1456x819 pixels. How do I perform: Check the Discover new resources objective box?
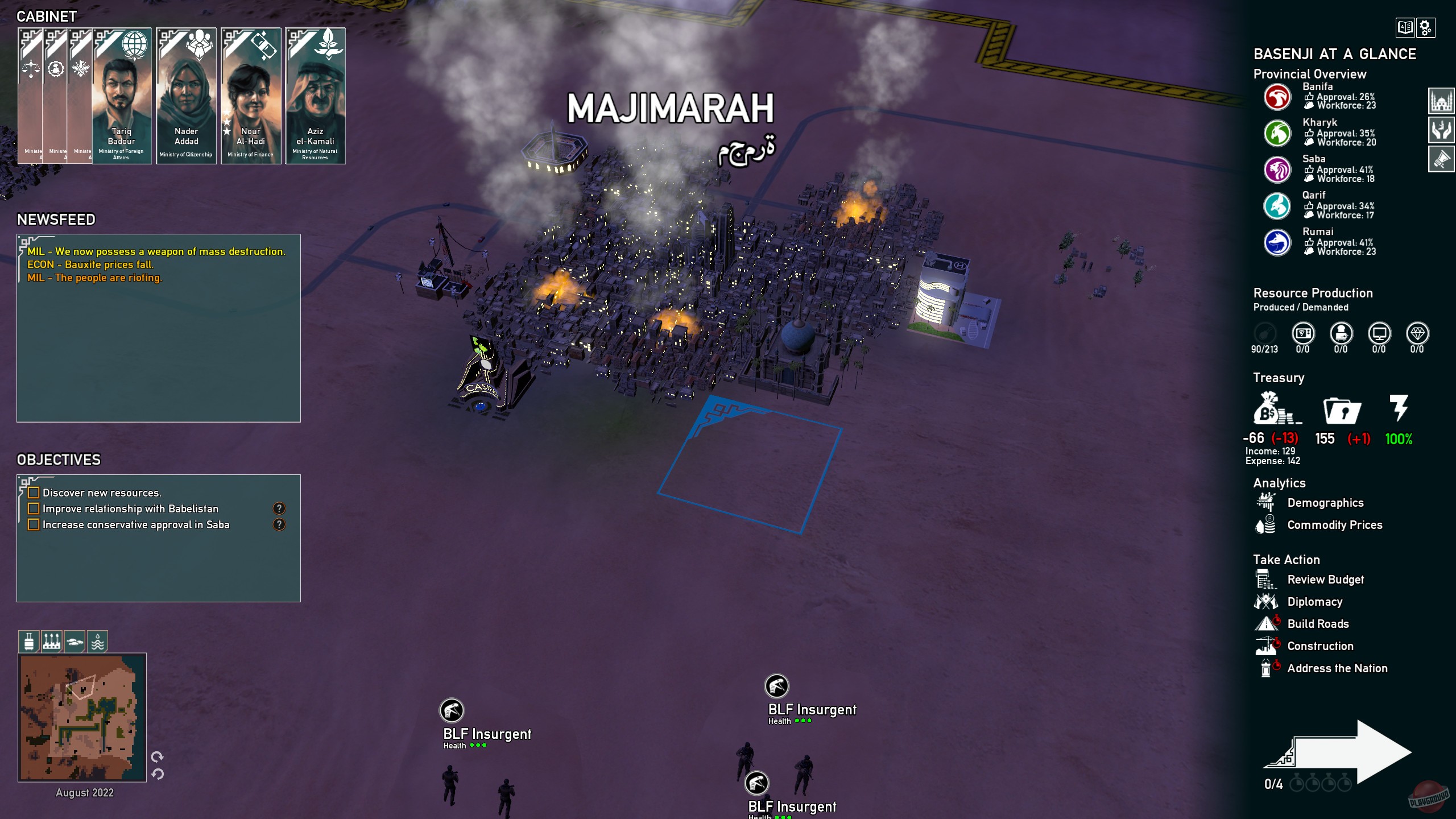pyautogui.click(x=34, y=493)
